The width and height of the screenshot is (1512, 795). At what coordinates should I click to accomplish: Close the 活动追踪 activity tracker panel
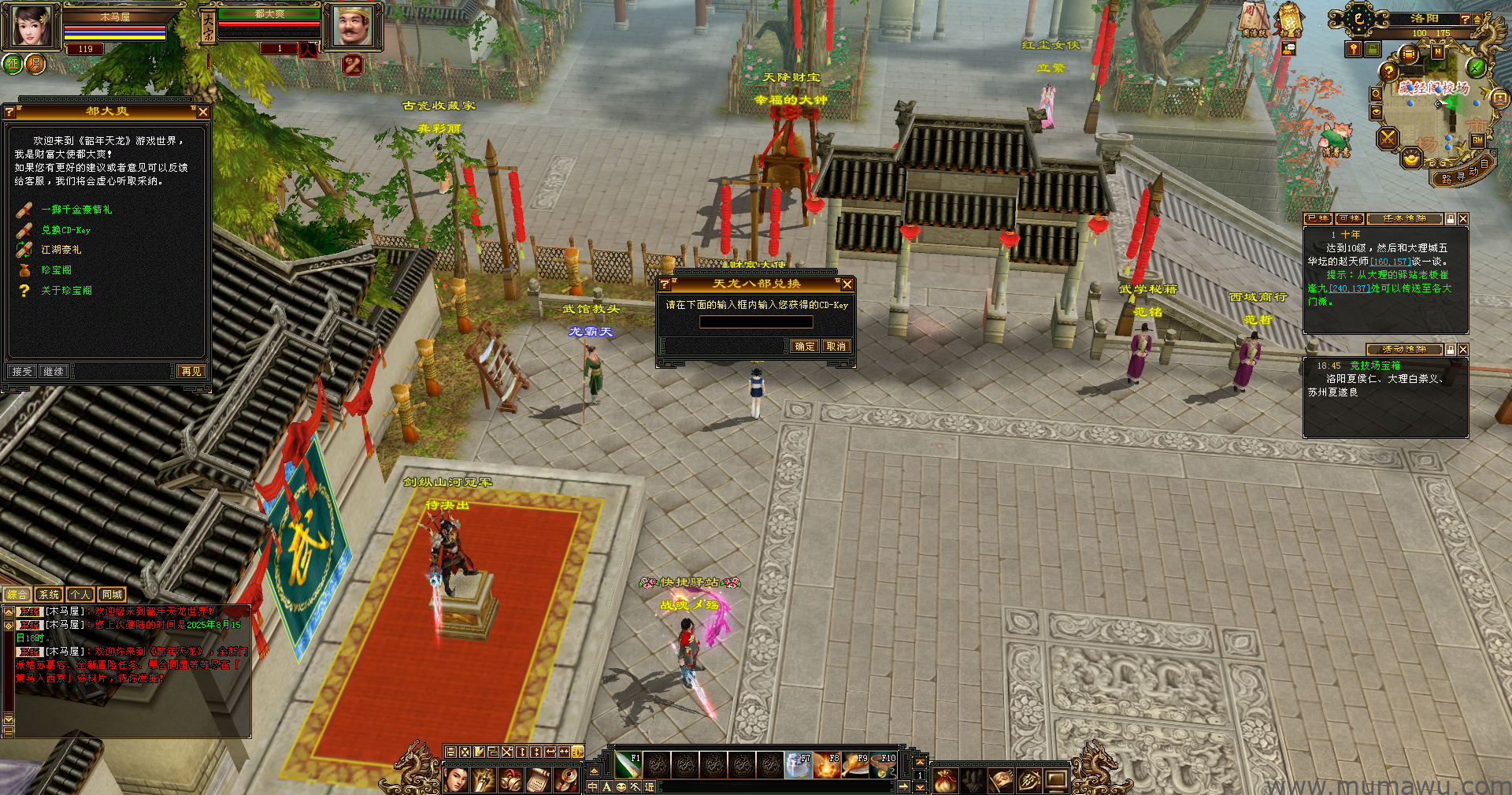(x=1463, y=350)
